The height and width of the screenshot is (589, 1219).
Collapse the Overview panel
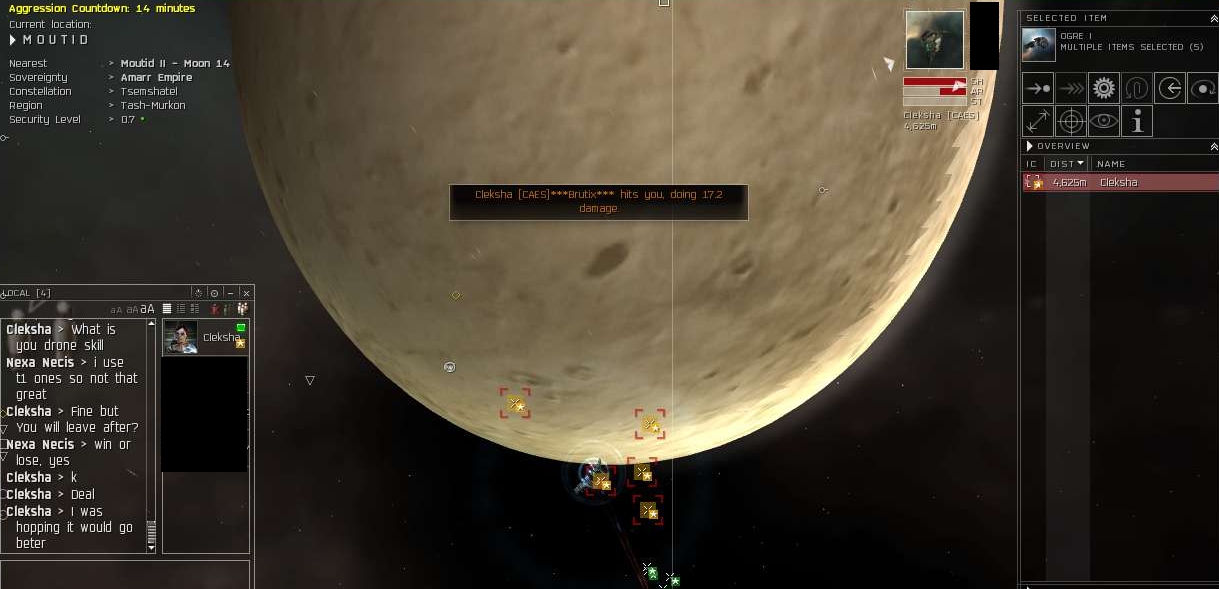(1213, 146)
